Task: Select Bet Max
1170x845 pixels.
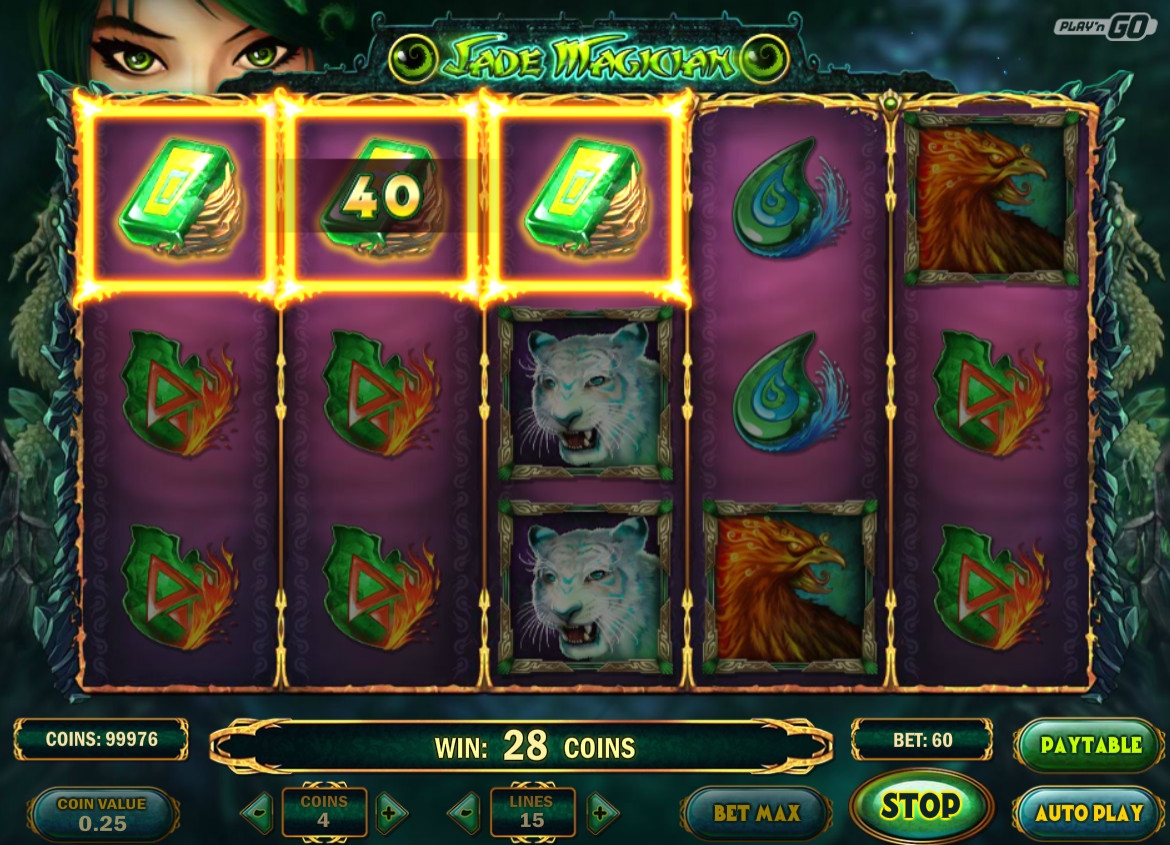Action: [x=757, y=813]
